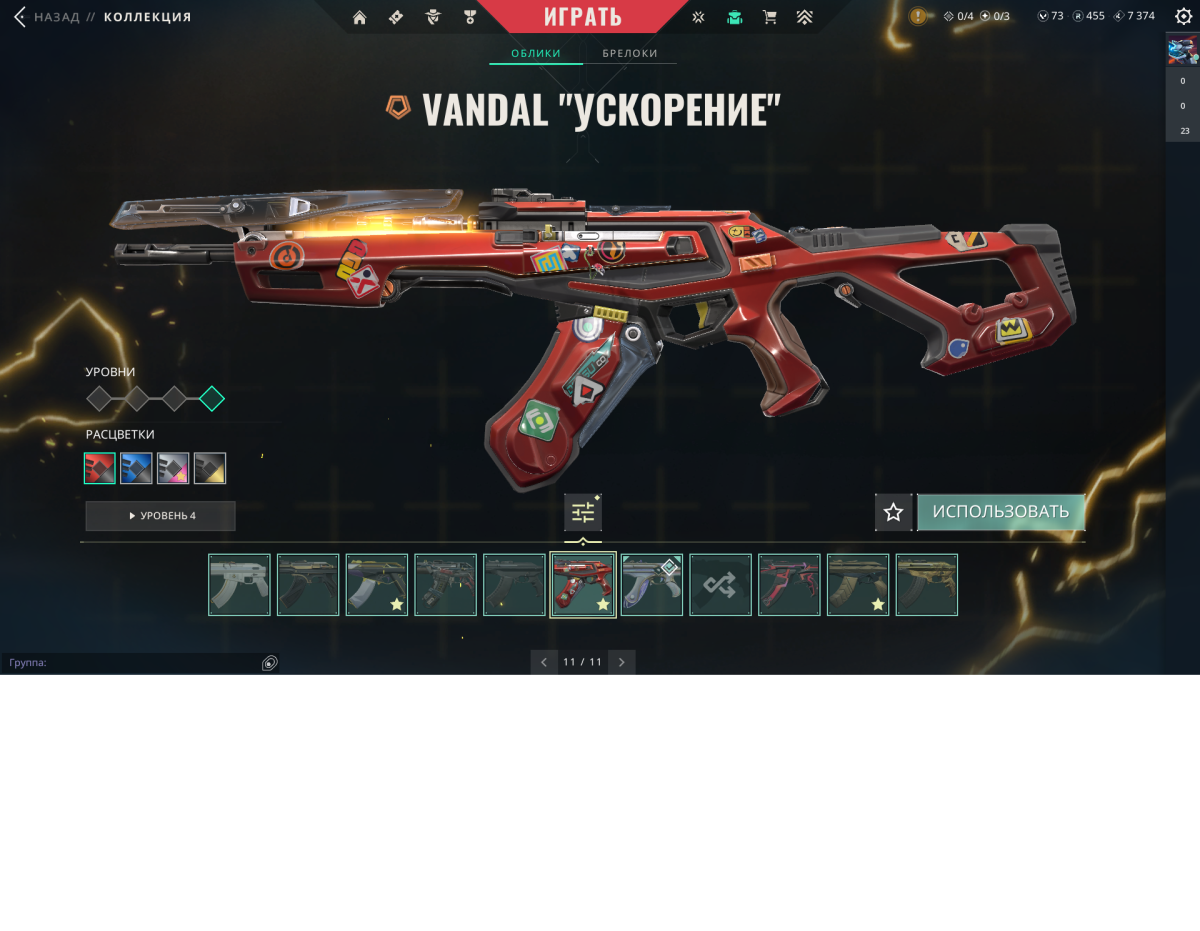
Task: Click the red ИГРАТЬ play button
Action: pos(583,17)
